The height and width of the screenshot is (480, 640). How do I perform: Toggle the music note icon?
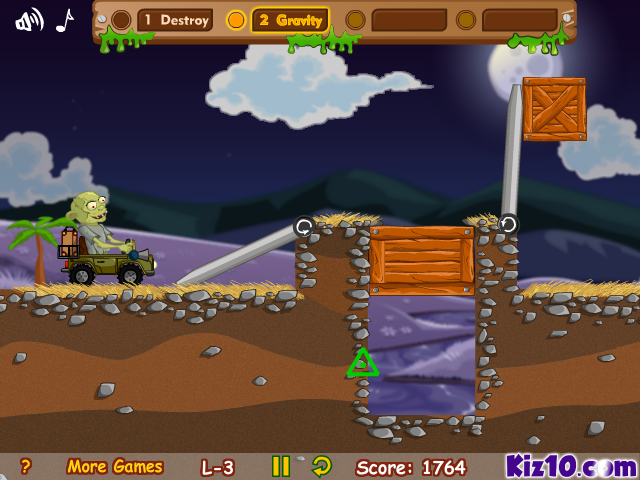65,20
